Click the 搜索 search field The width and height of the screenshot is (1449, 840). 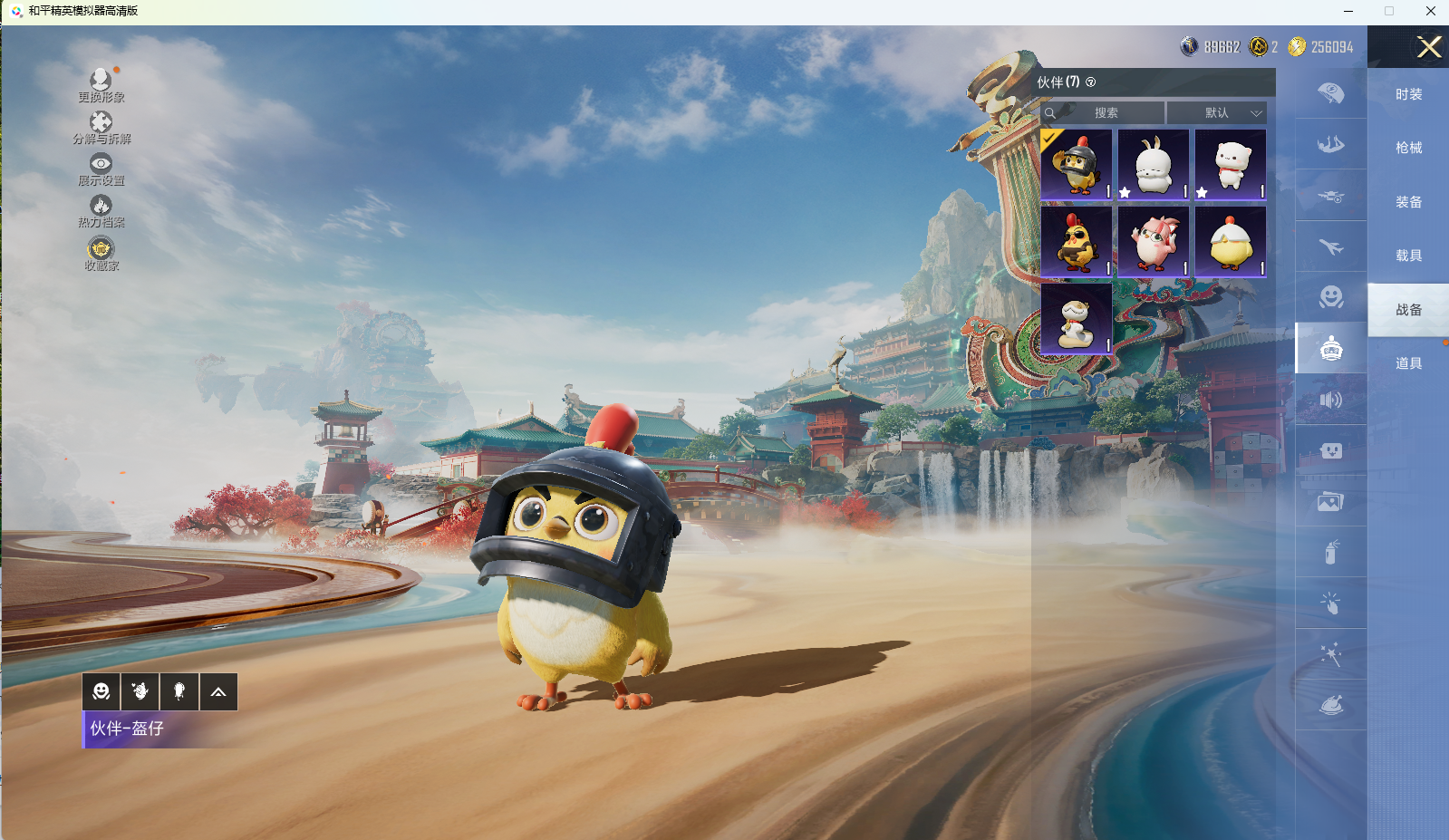(x=1105, y=113)
